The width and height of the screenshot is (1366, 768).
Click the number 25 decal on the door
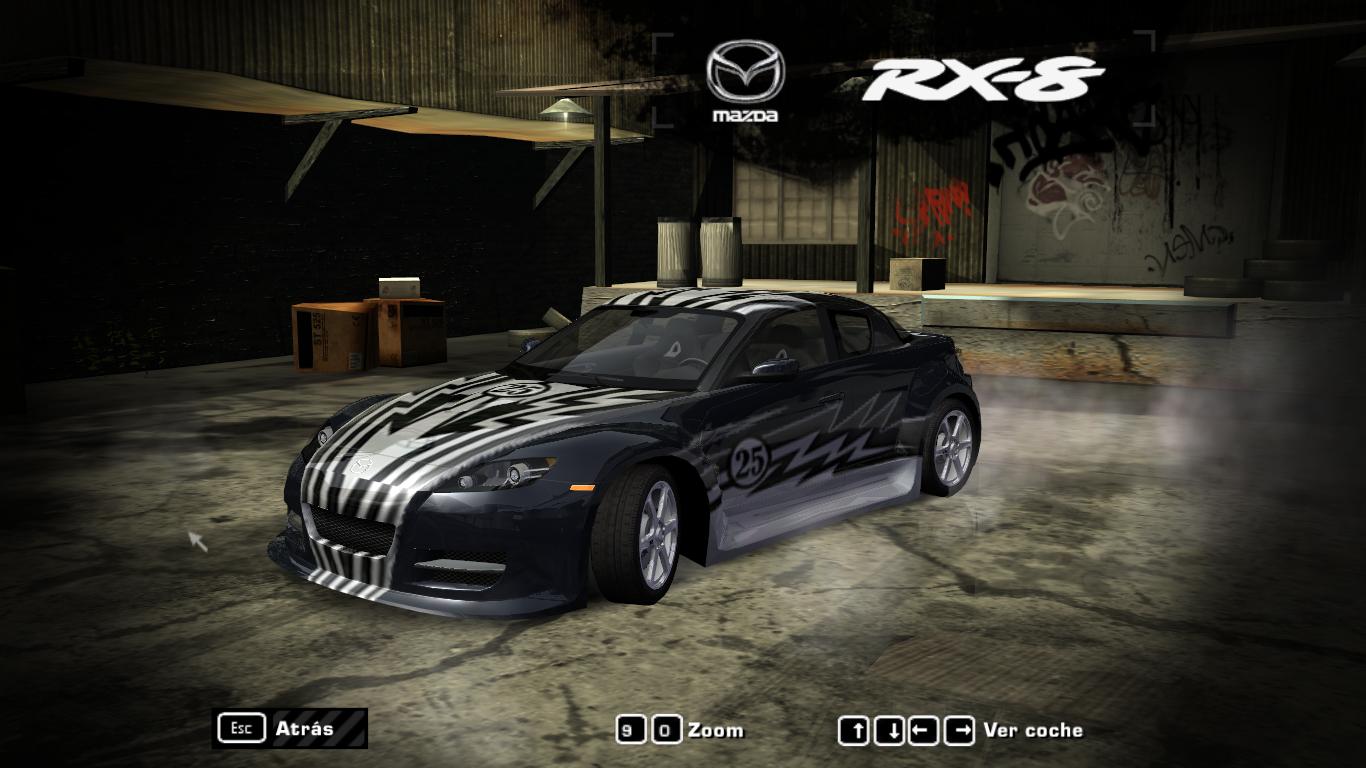[x=748, y=458]
